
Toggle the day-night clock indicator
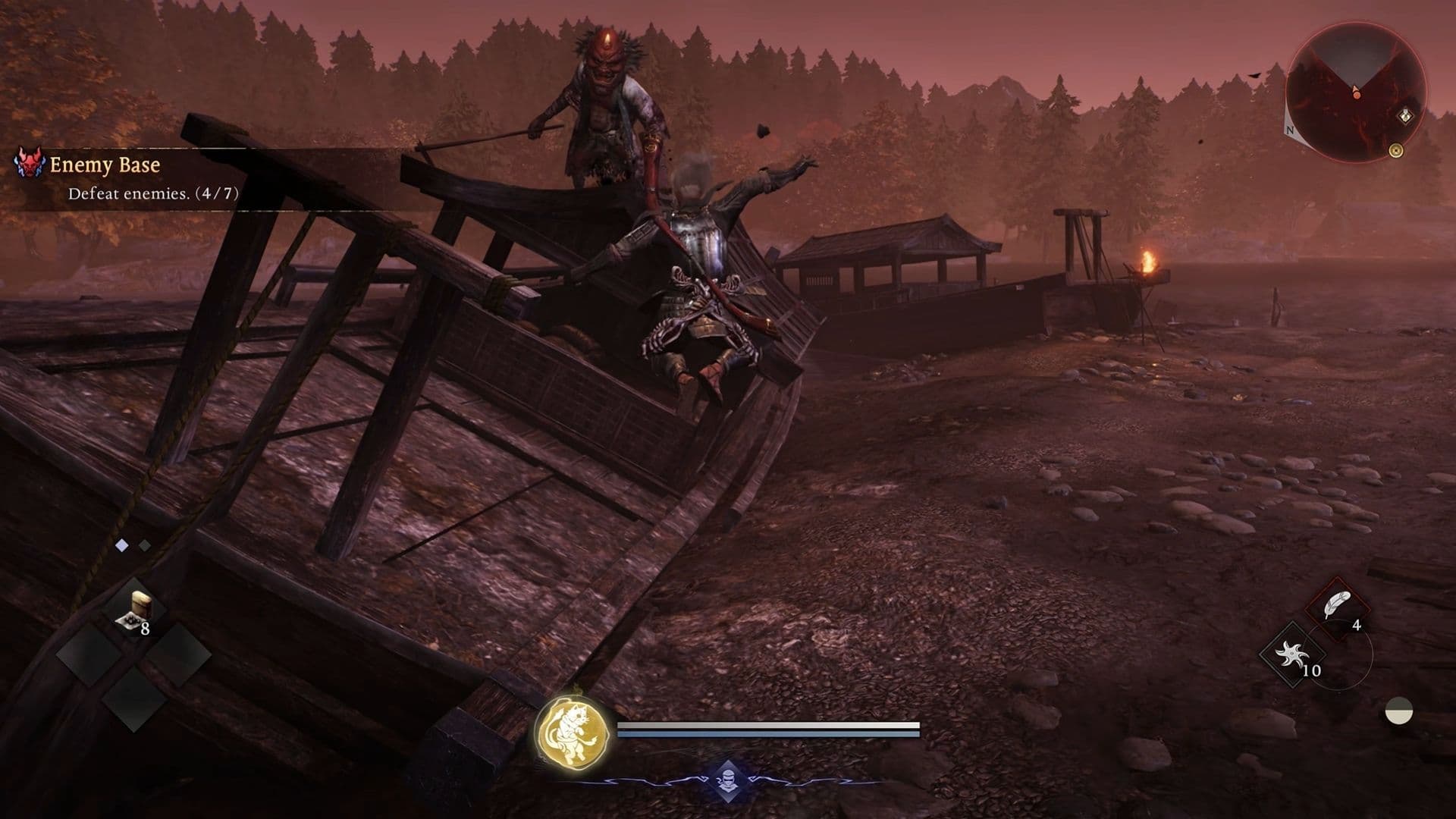tap(1398, 711)
